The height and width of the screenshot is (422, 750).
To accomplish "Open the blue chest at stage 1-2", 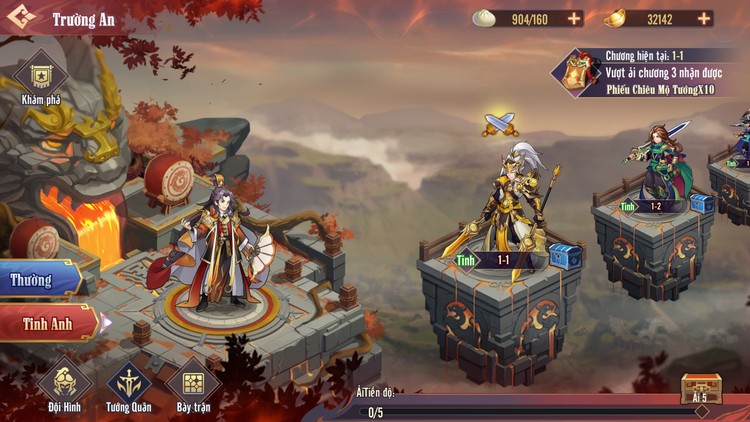I will [701, 203].
